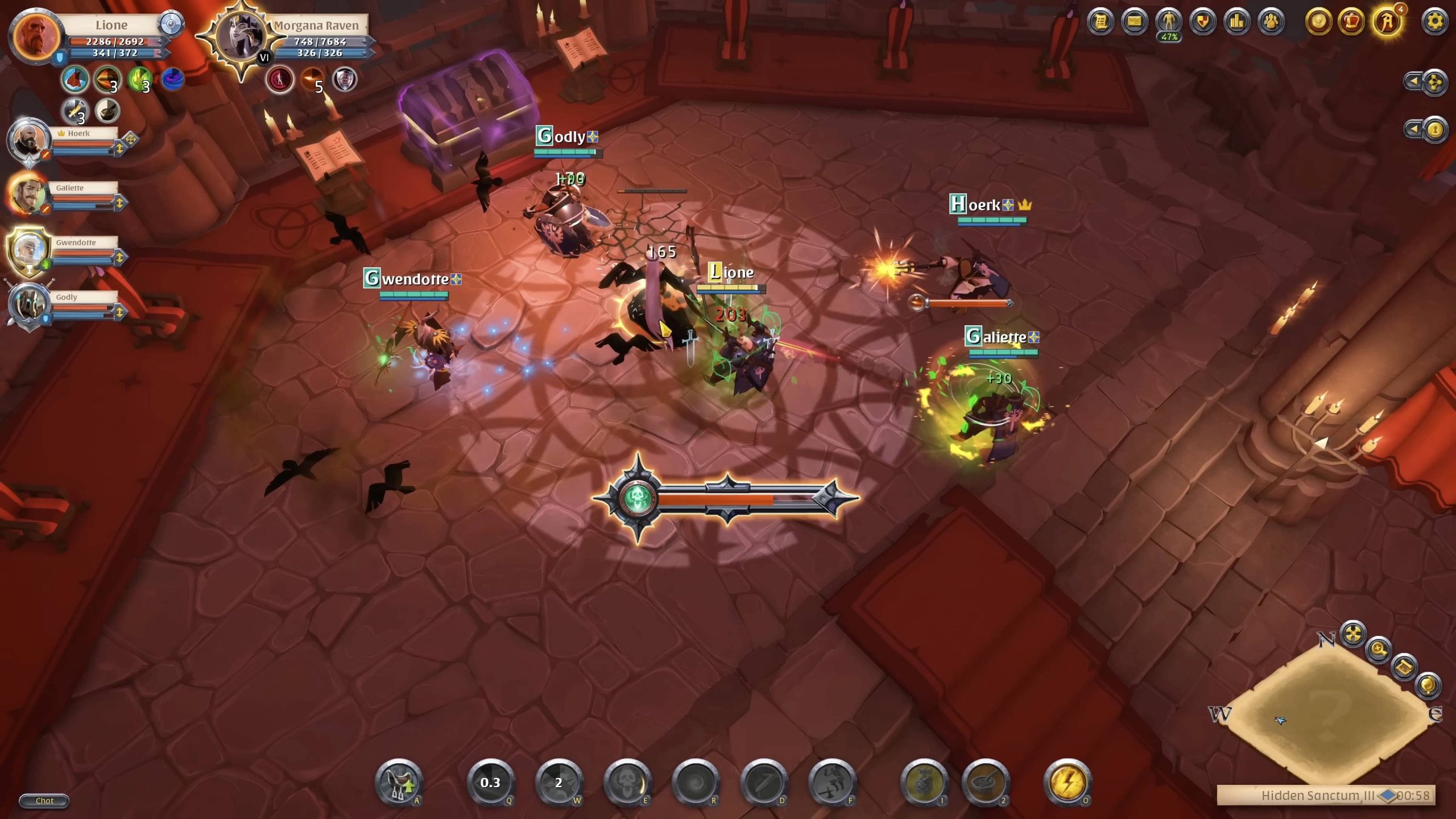Activate the mount saddle button
The image size is (1456, 819).
coord(399,783)
